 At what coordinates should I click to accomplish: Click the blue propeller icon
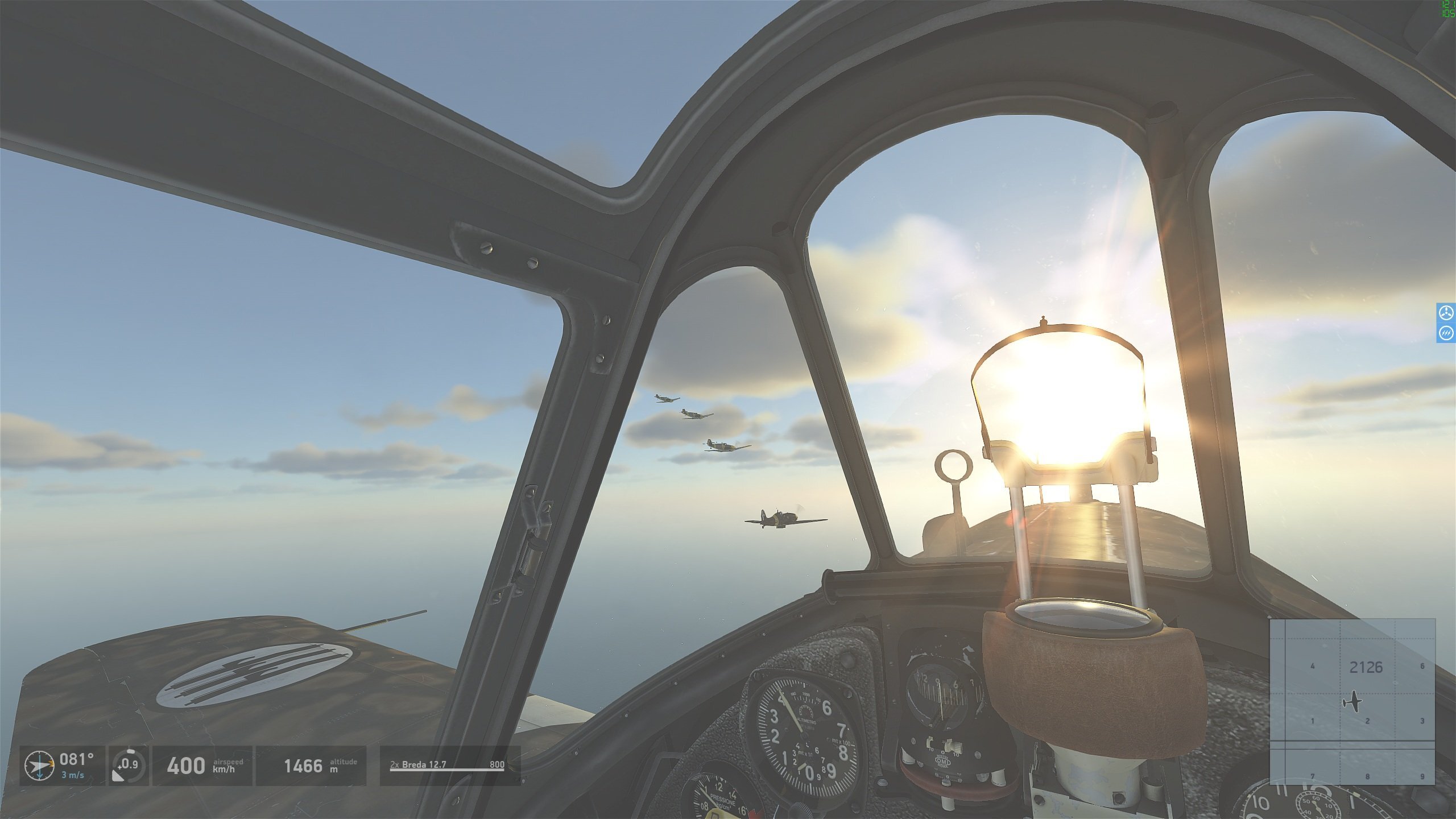(1446, 313)
